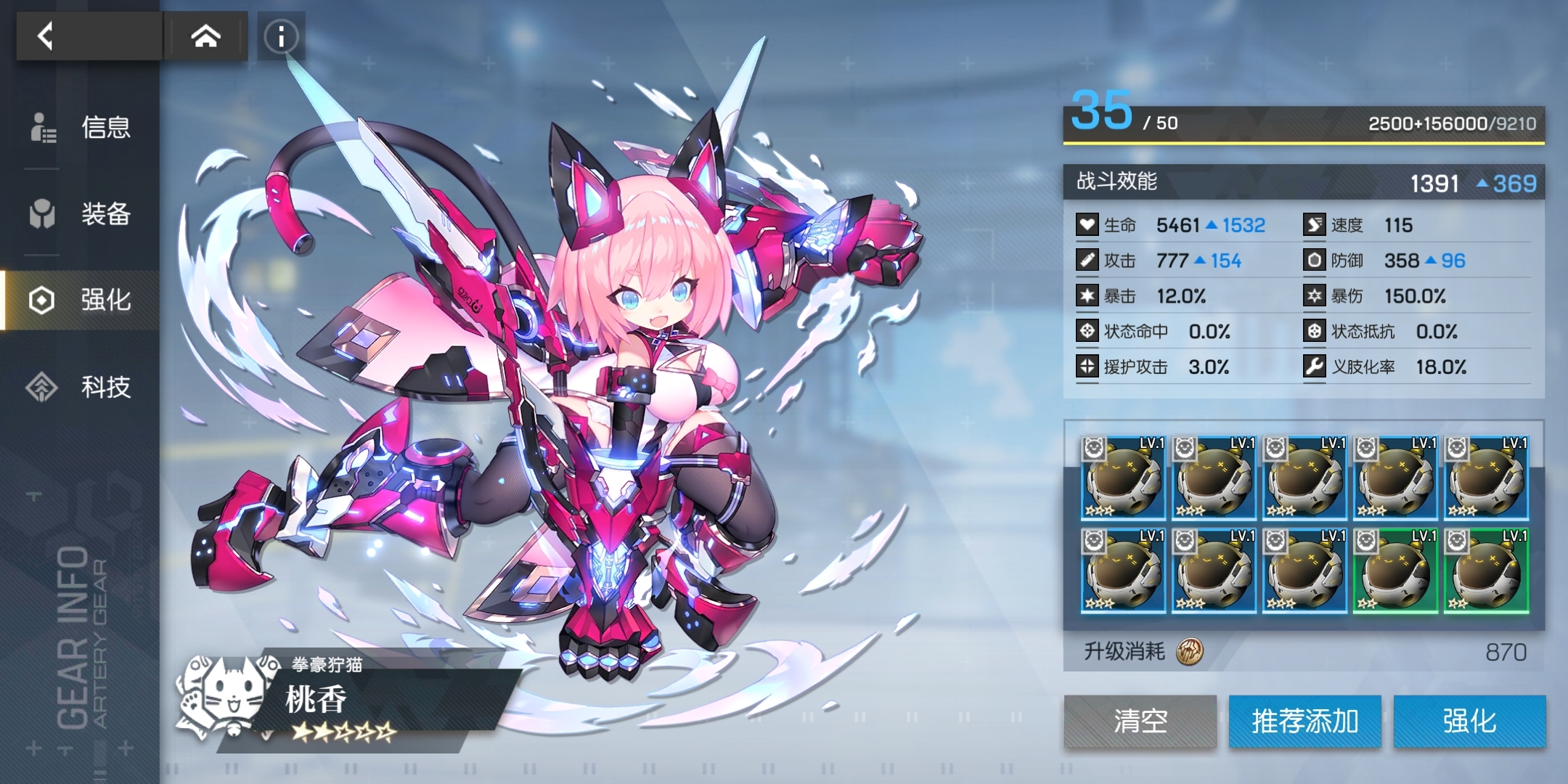This screenshot has height=784, width=1568.
Task: Go back with the arrow button
Action: tap(46, 36)
